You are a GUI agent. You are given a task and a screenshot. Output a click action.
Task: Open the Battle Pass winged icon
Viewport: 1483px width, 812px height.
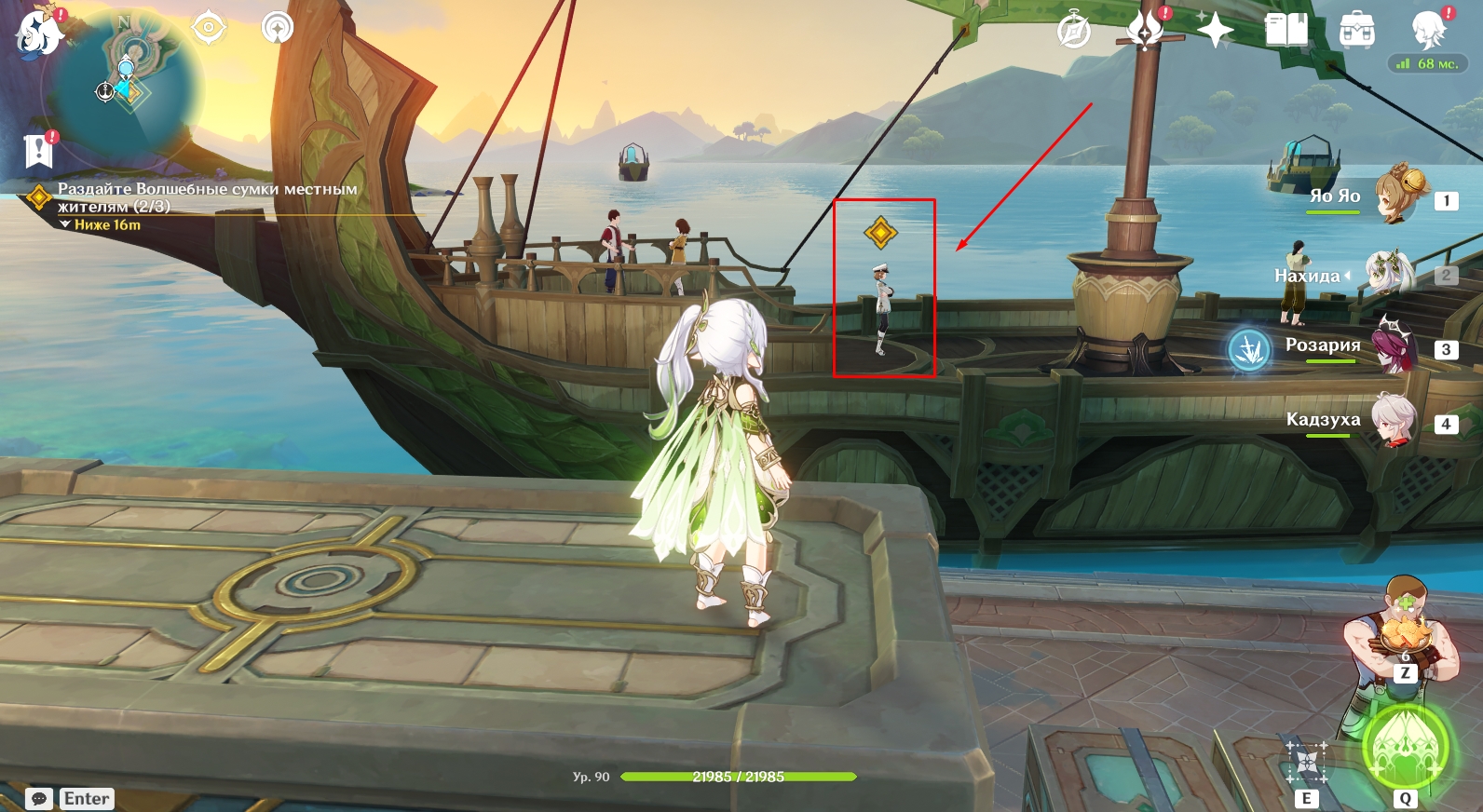point(1145,31)
